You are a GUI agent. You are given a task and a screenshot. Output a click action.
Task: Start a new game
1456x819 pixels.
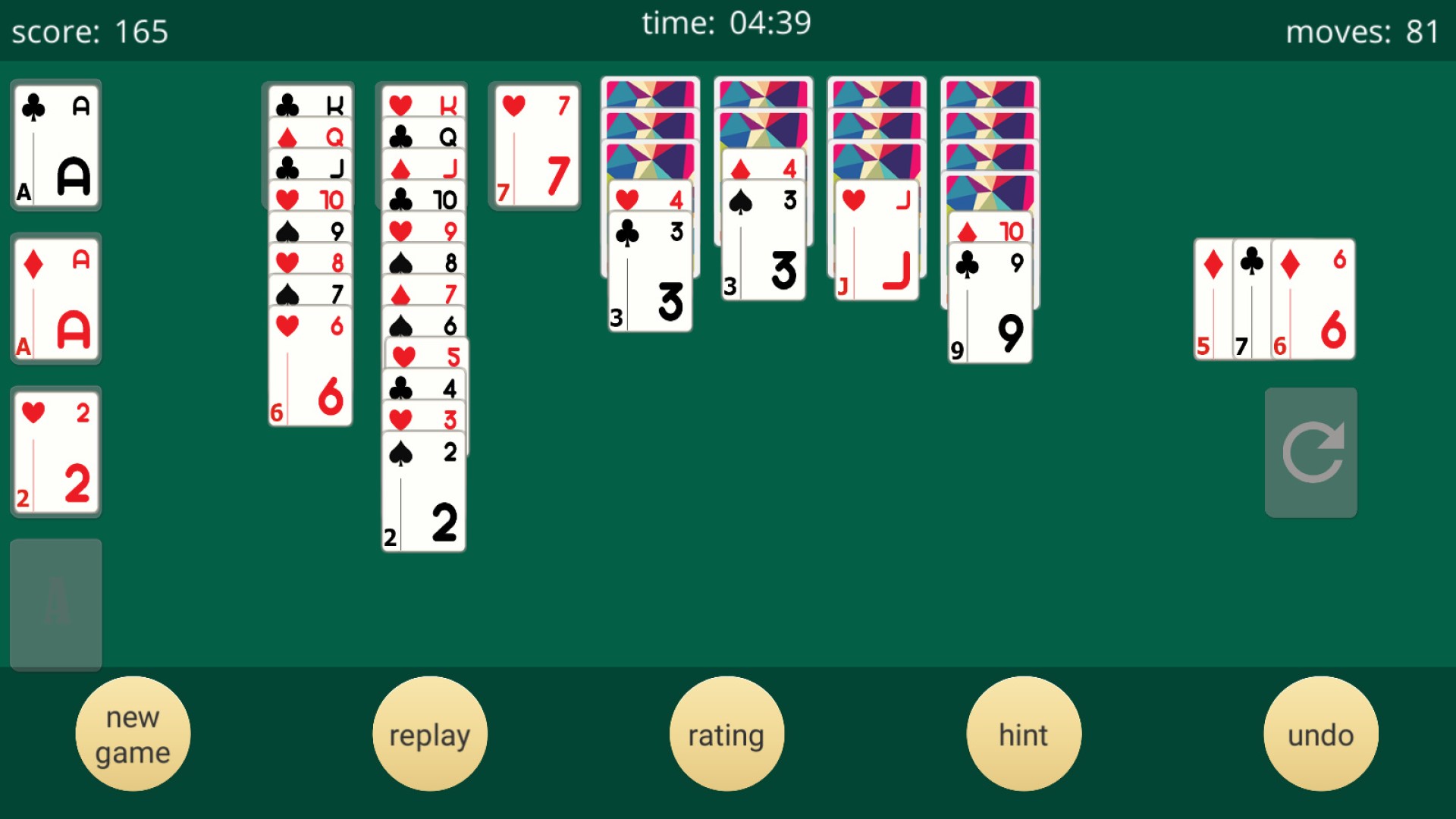(x=133, y=732)
